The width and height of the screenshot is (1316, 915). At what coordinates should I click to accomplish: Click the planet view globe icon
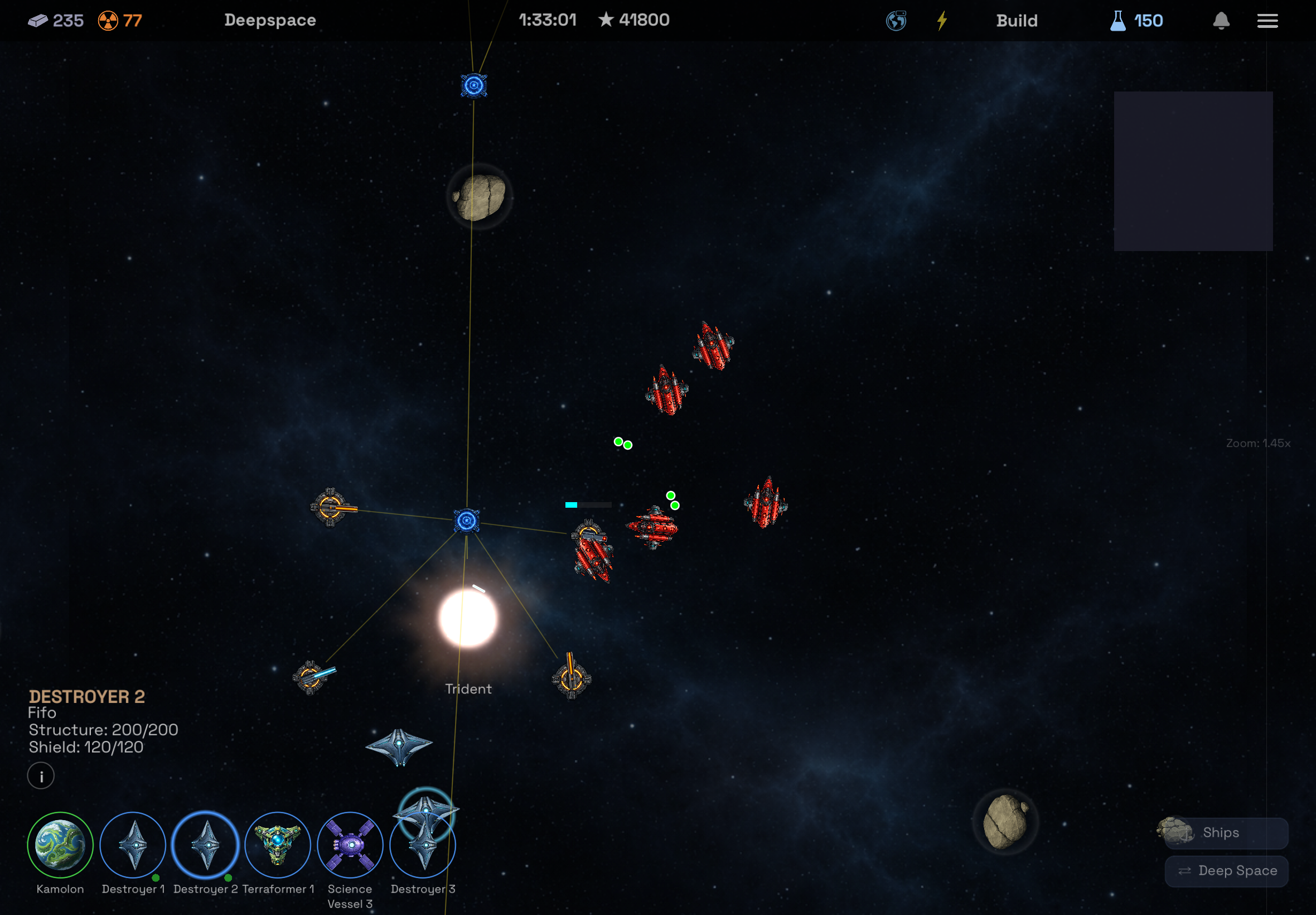[x=896, y=21]
